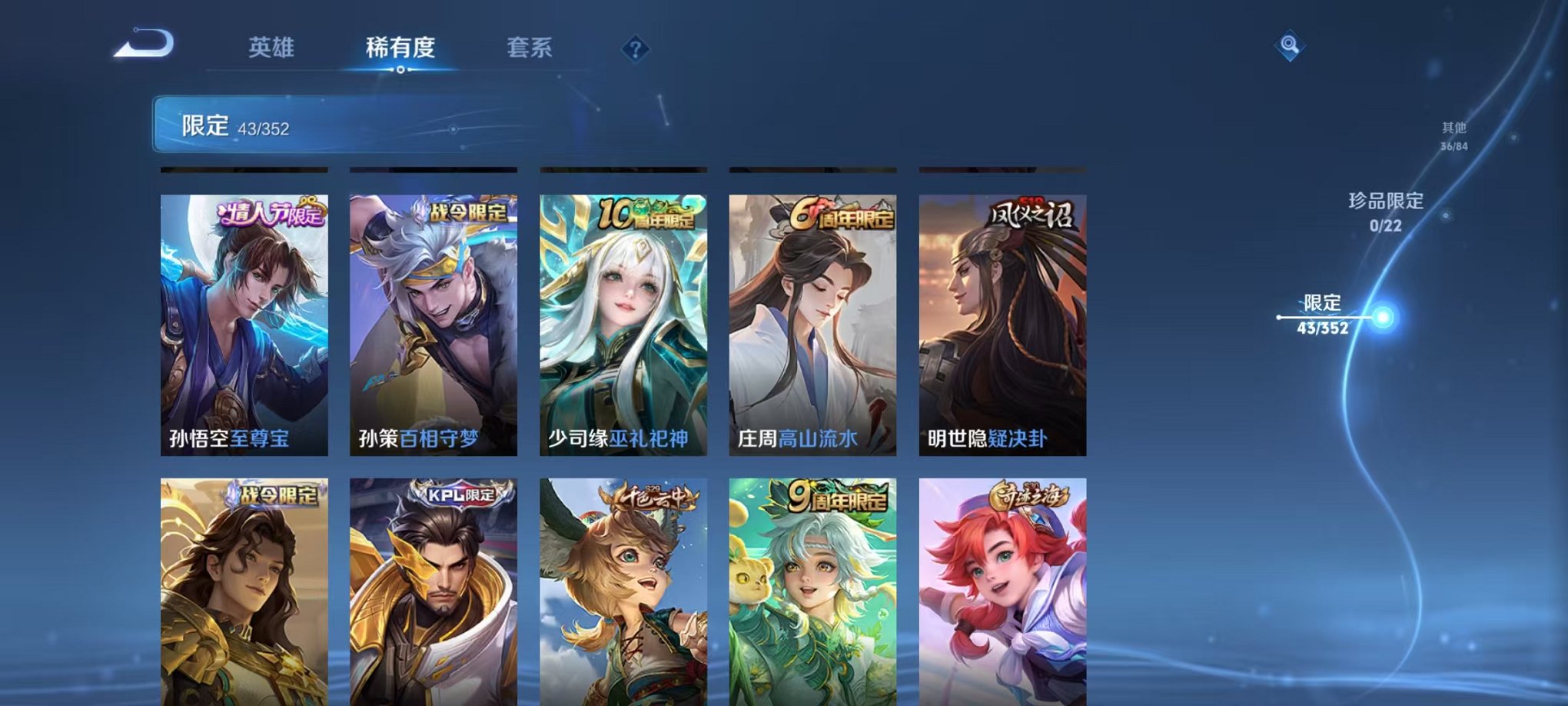Image resolution: width=1568 pixels, height=706 pixels.
Task: Open the 稀有度 tab
Action: (400, 46)
